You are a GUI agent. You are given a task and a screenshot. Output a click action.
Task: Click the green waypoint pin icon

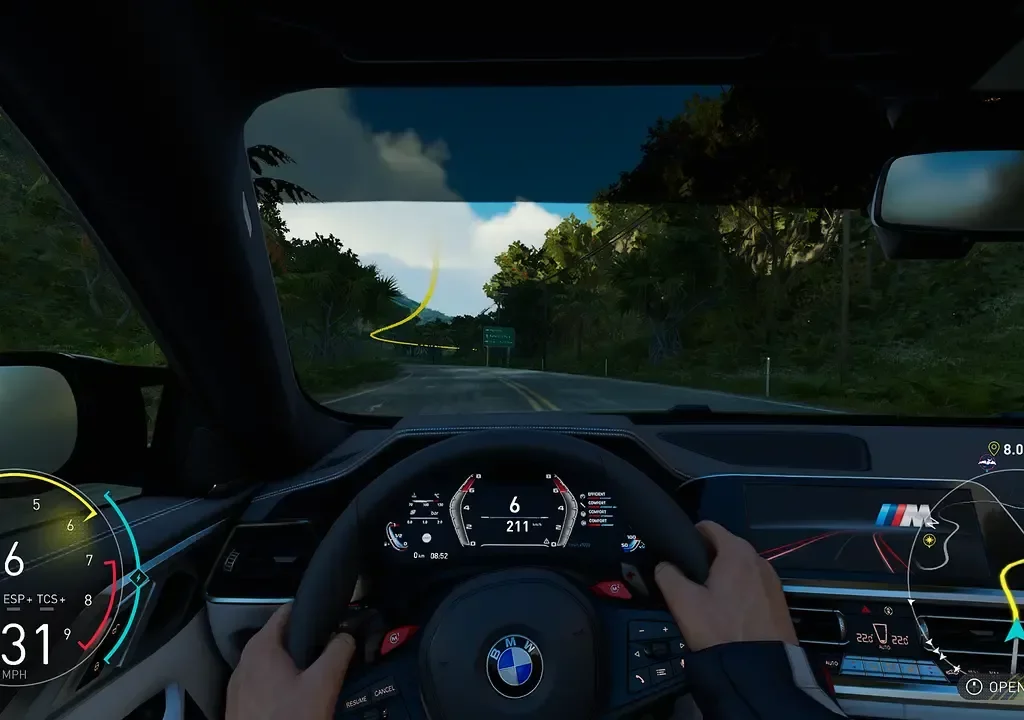tap(993, 449)
